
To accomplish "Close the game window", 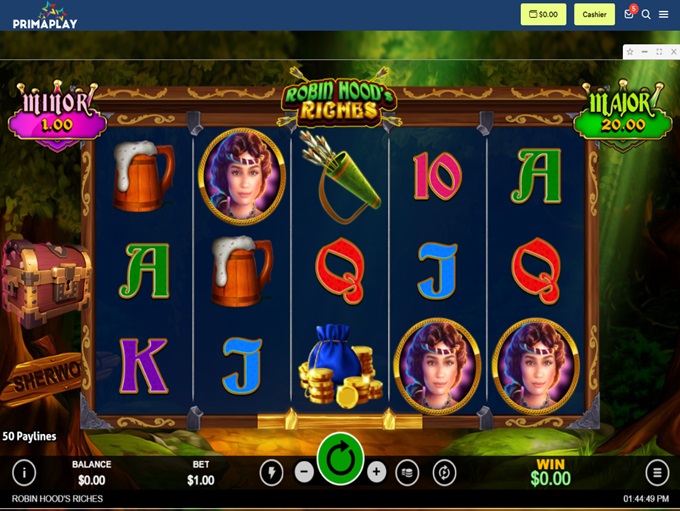I will click(x=672, y=51).
